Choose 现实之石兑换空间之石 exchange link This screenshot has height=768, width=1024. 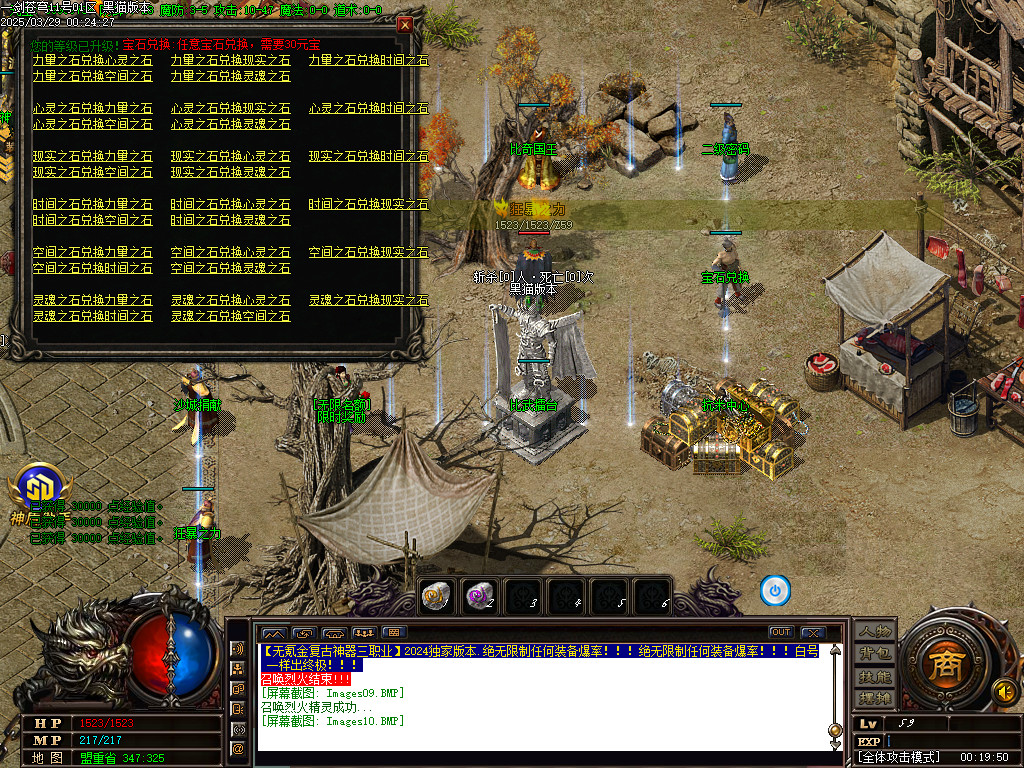coord(92,172)
